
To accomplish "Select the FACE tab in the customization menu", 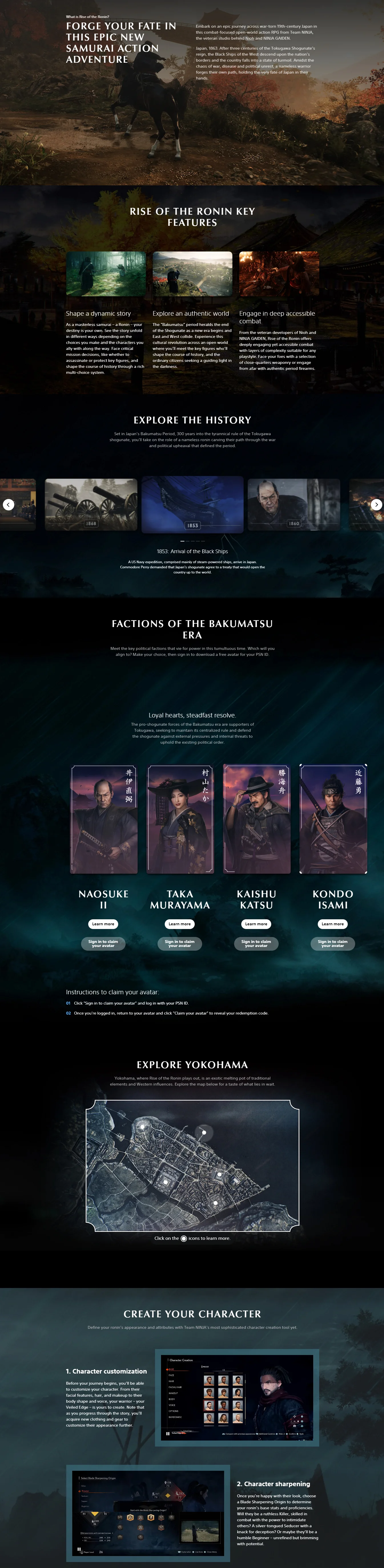I will [172, 1375].
